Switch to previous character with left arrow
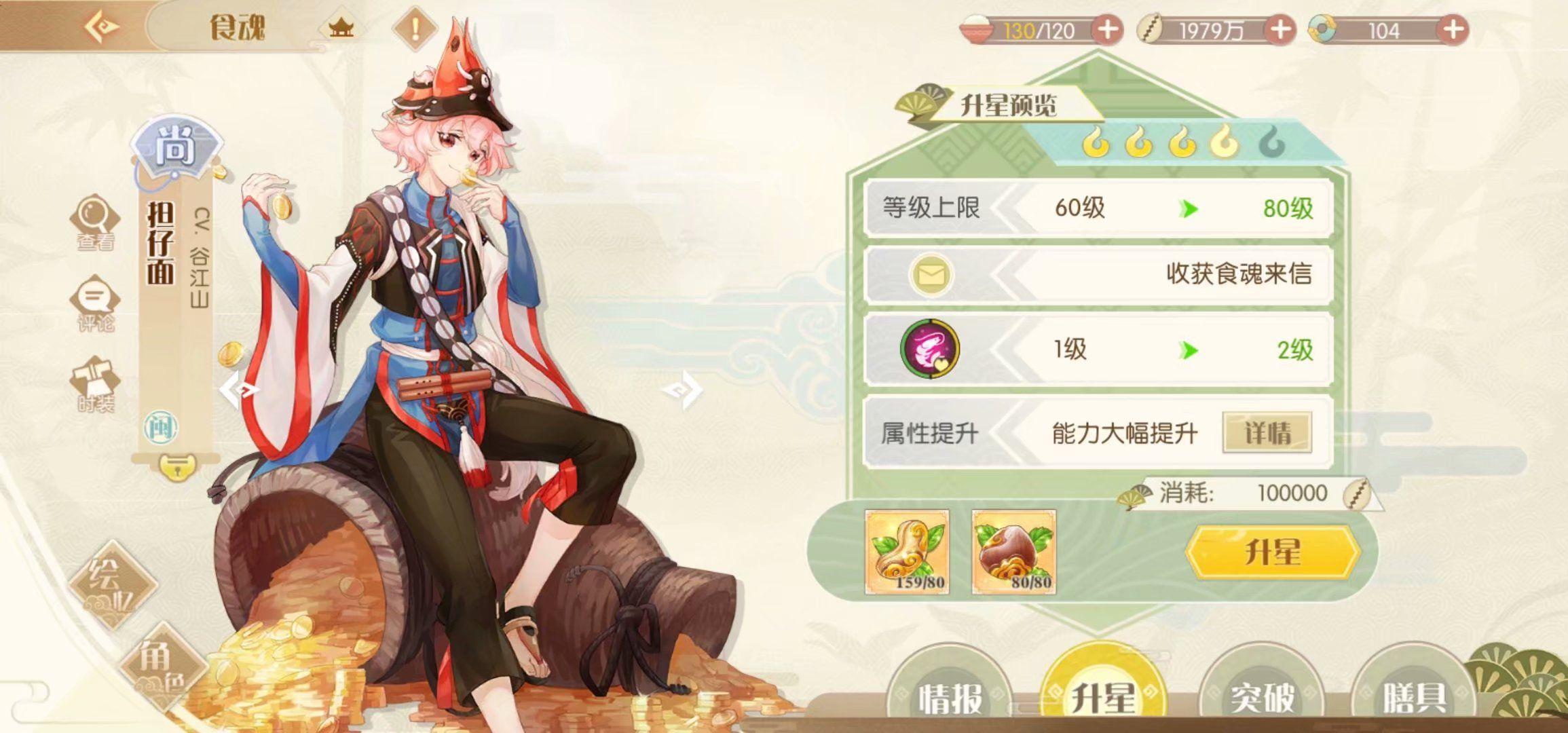This screenshot has height=733, width=1568. (239, 390)
